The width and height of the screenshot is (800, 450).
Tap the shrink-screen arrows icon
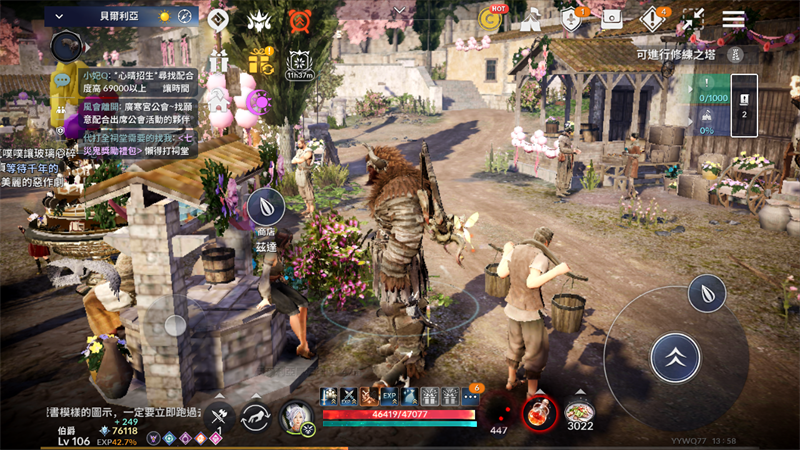tap(694, 19)
